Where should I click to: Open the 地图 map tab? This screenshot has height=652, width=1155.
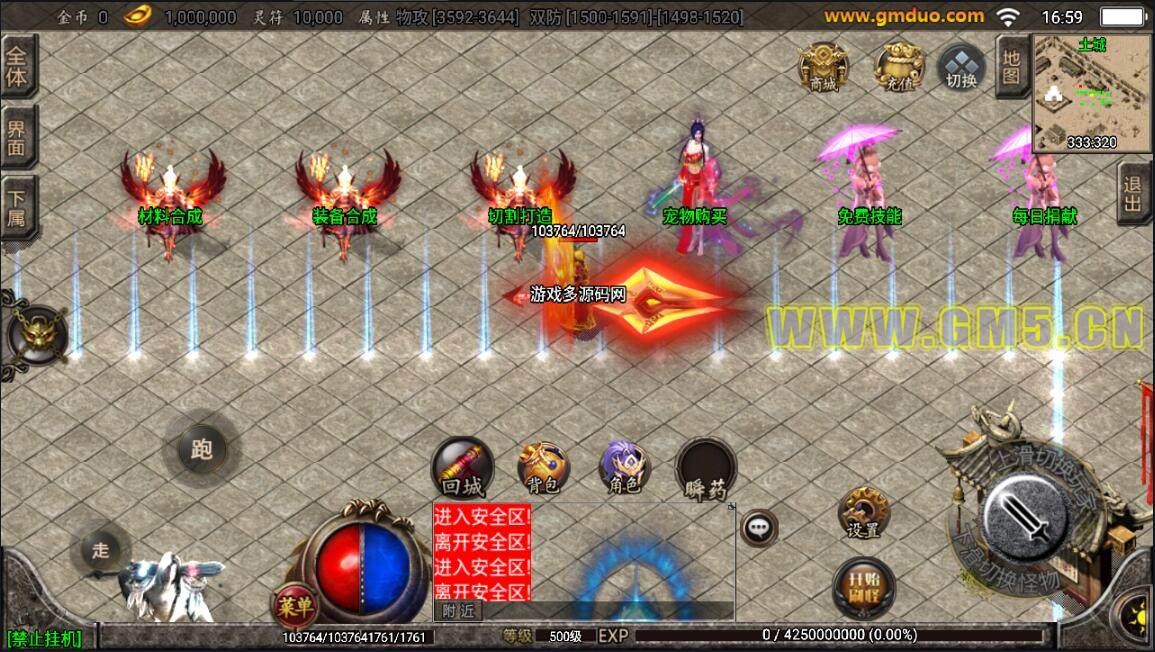(1011, 66)
